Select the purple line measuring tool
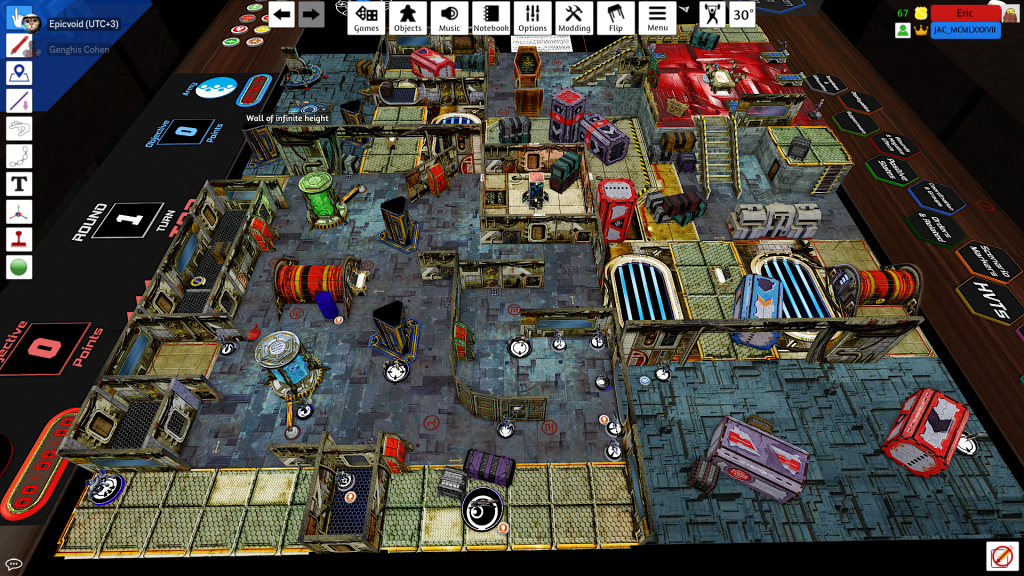The image size is (1024, 576). pos(19,101)
